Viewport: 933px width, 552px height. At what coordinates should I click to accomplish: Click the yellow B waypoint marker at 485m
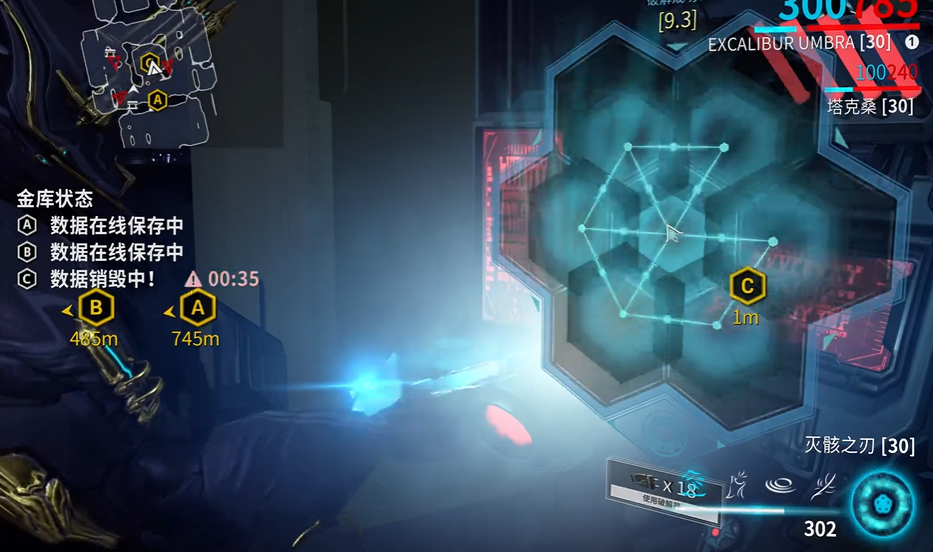coord(96,308)
